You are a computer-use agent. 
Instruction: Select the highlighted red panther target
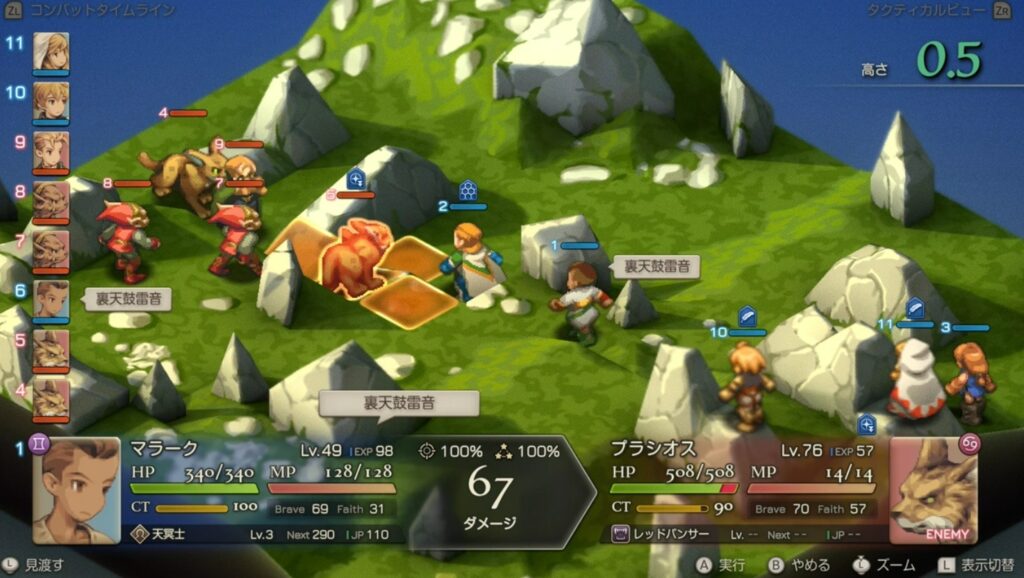(354, 258)
